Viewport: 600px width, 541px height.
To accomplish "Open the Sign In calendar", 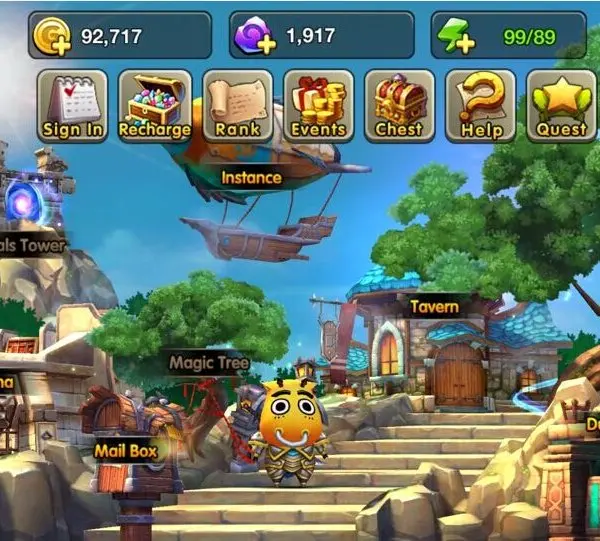I will [x=73, y=106].
